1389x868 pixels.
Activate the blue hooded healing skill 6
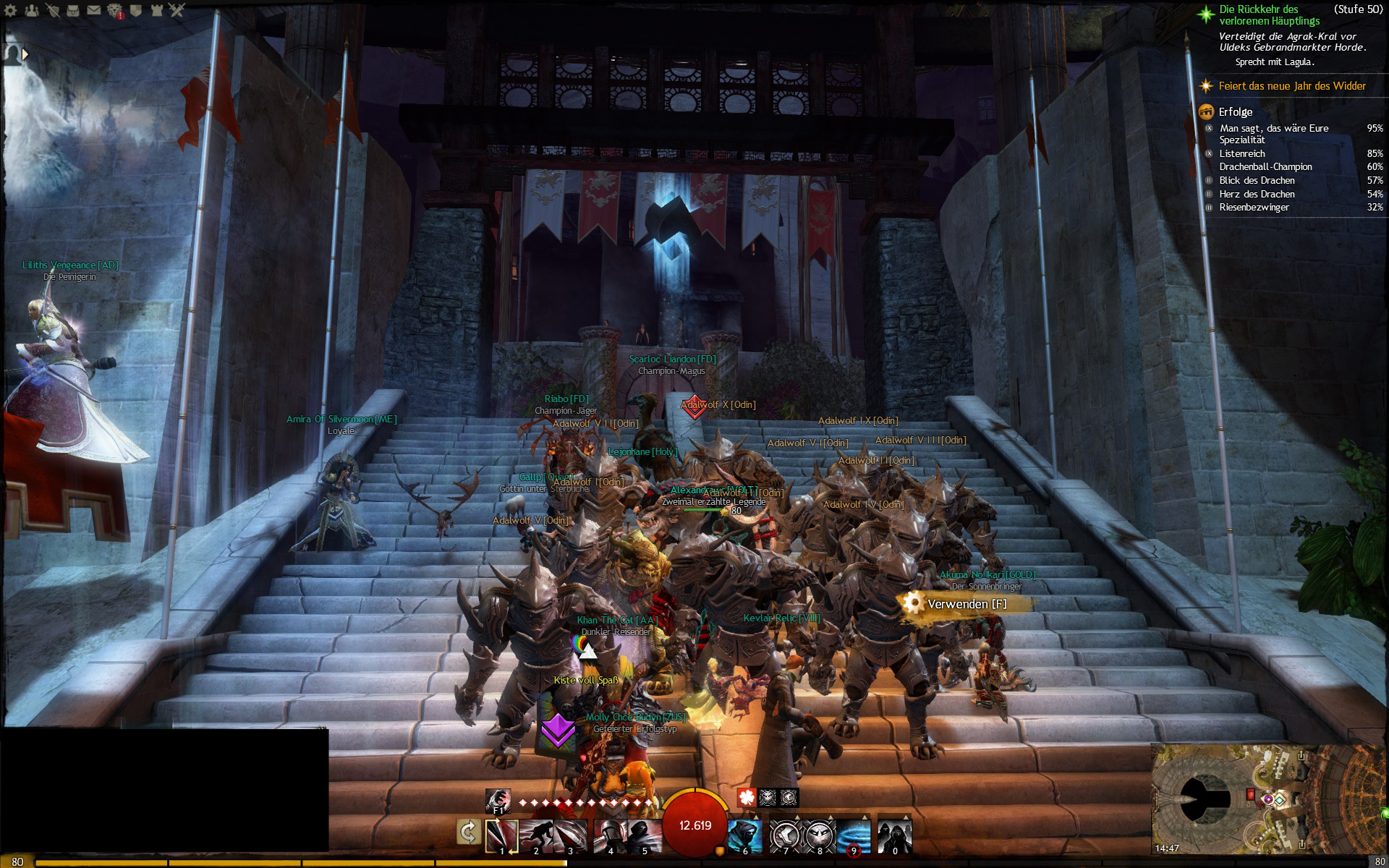[744, 835]
